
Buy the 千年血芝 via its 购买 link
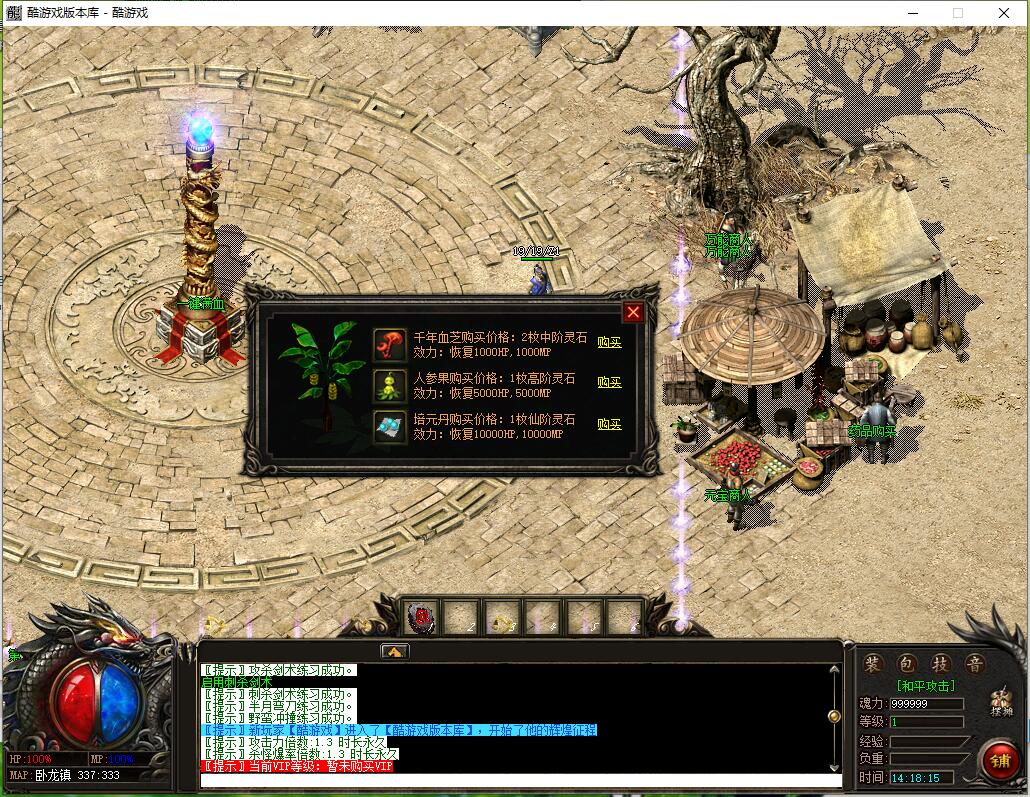point(609,342)
